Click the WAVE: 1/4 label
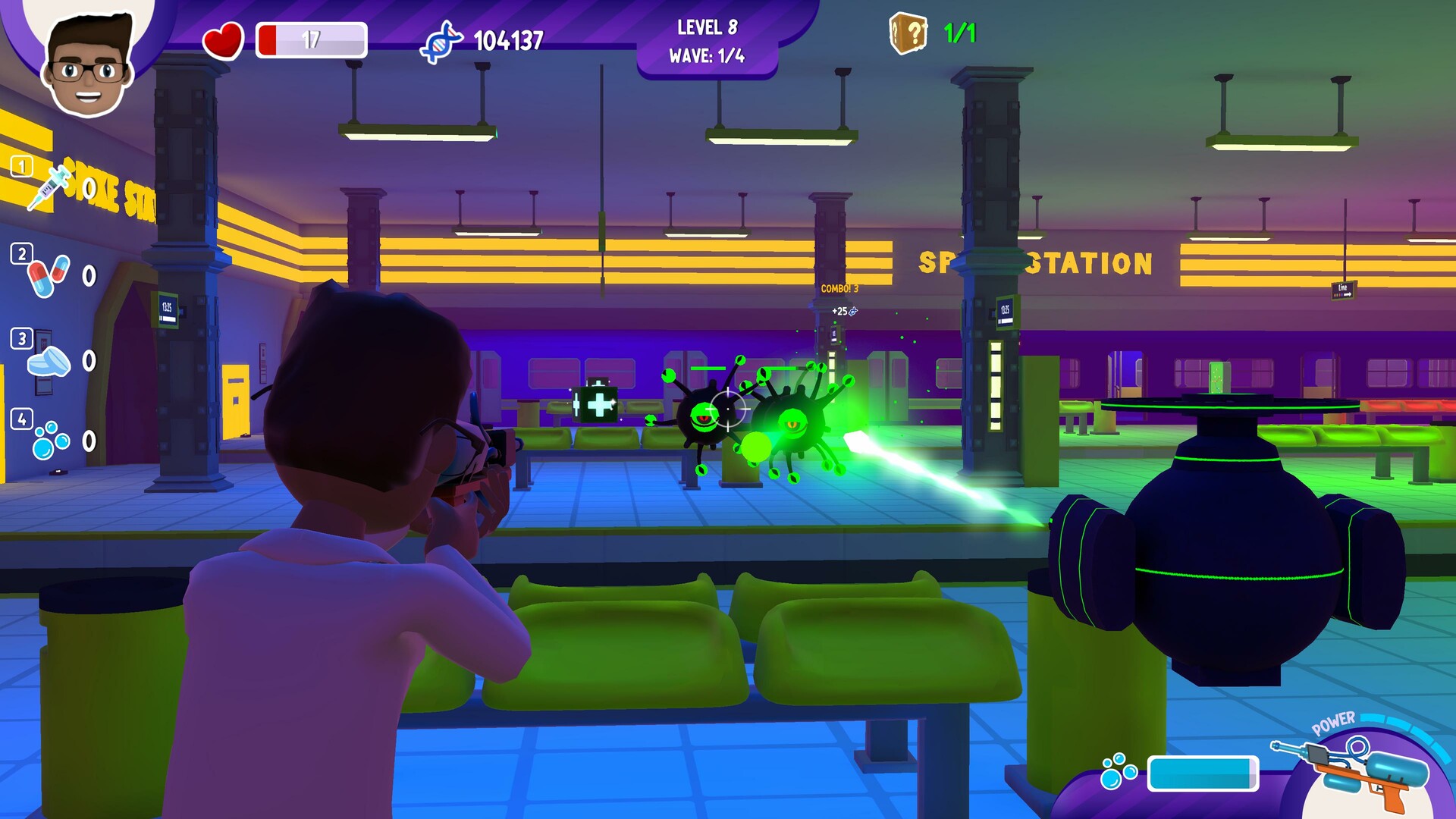 [x=707, y=55]
